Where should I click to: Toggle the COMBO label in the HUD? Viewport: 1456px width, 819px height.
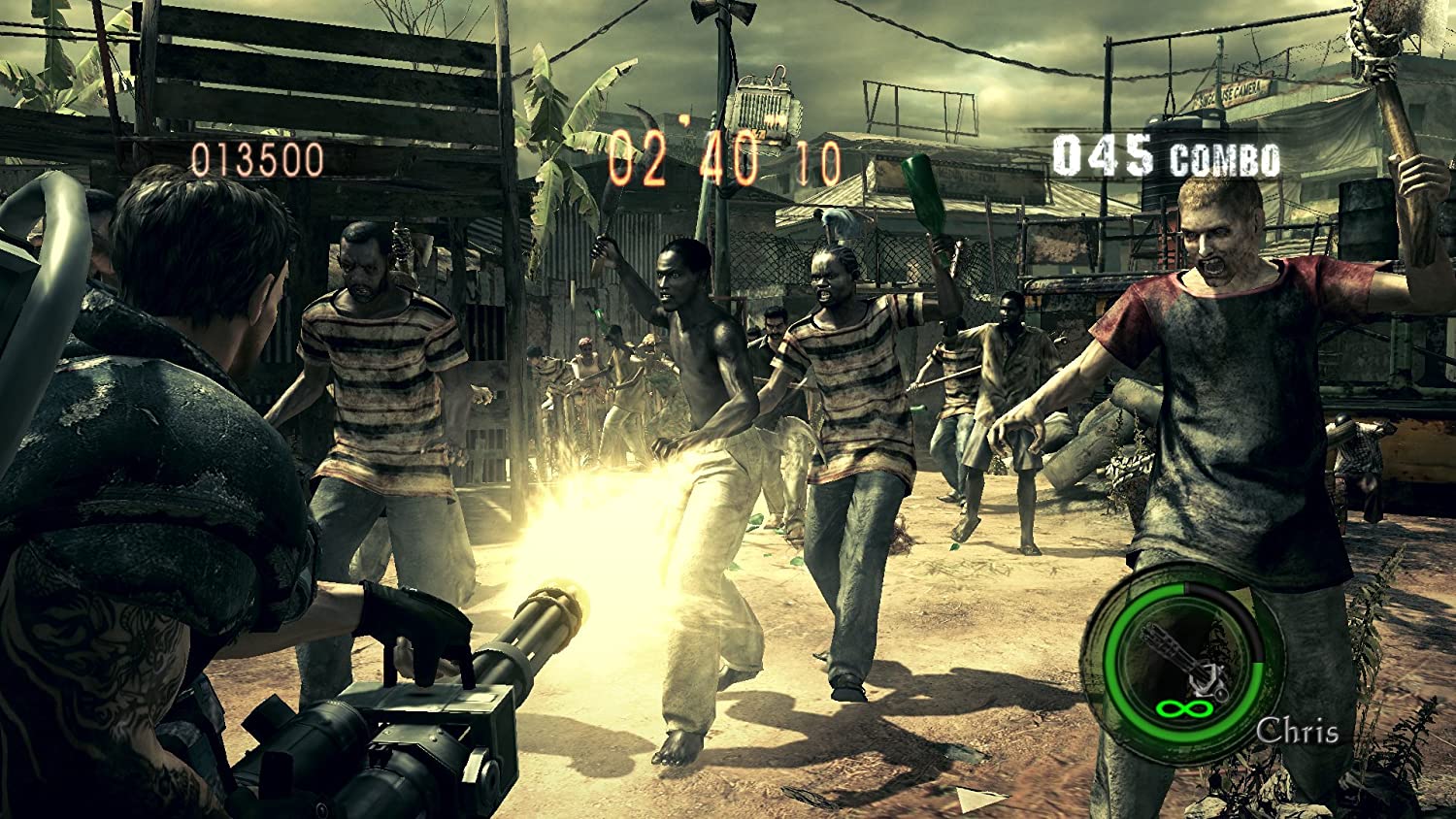pyautogui.click(x=1225, y=158)
